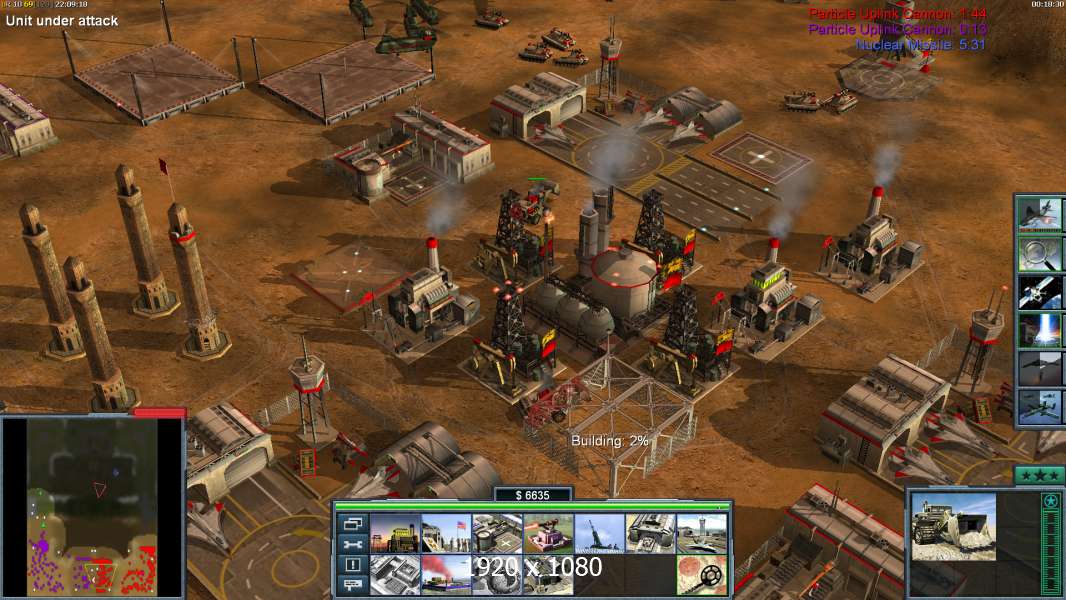This screenshot has width=1066, height=600.
Task: Fire the Particle Cannon beam power
Action: click(x=1040, y=329)
